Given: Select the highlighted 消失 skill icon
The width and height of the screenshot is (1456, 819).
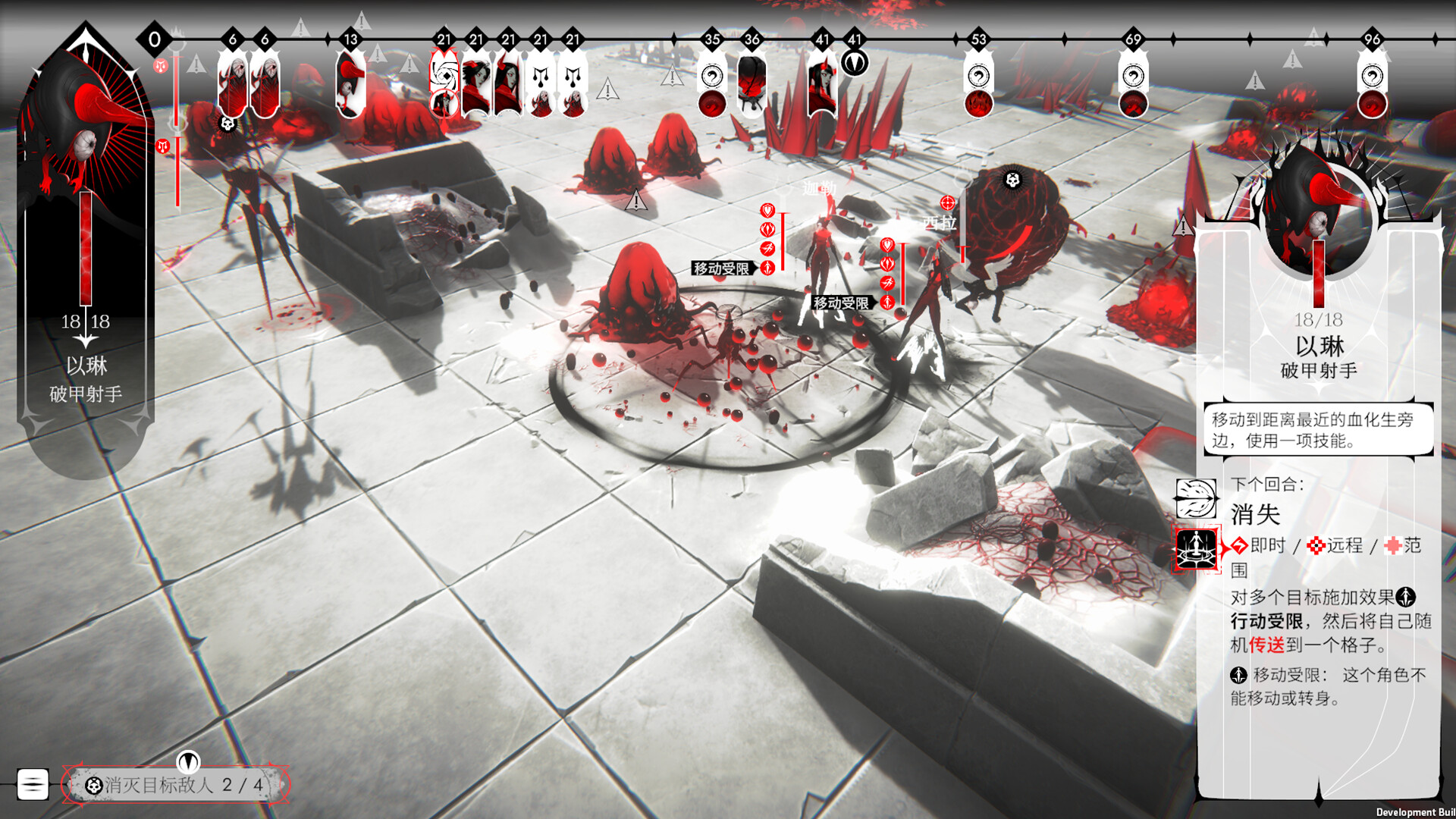Looking at the screenshot, I should click(x=1196, y=548).
